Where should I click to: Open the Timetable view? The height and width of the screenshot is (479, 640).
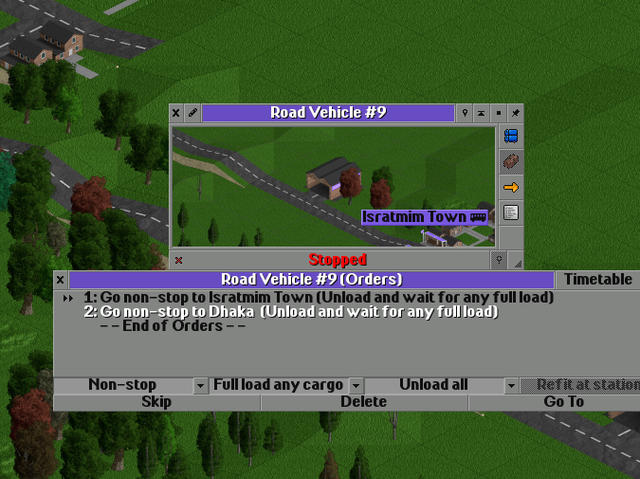(598, 280)
